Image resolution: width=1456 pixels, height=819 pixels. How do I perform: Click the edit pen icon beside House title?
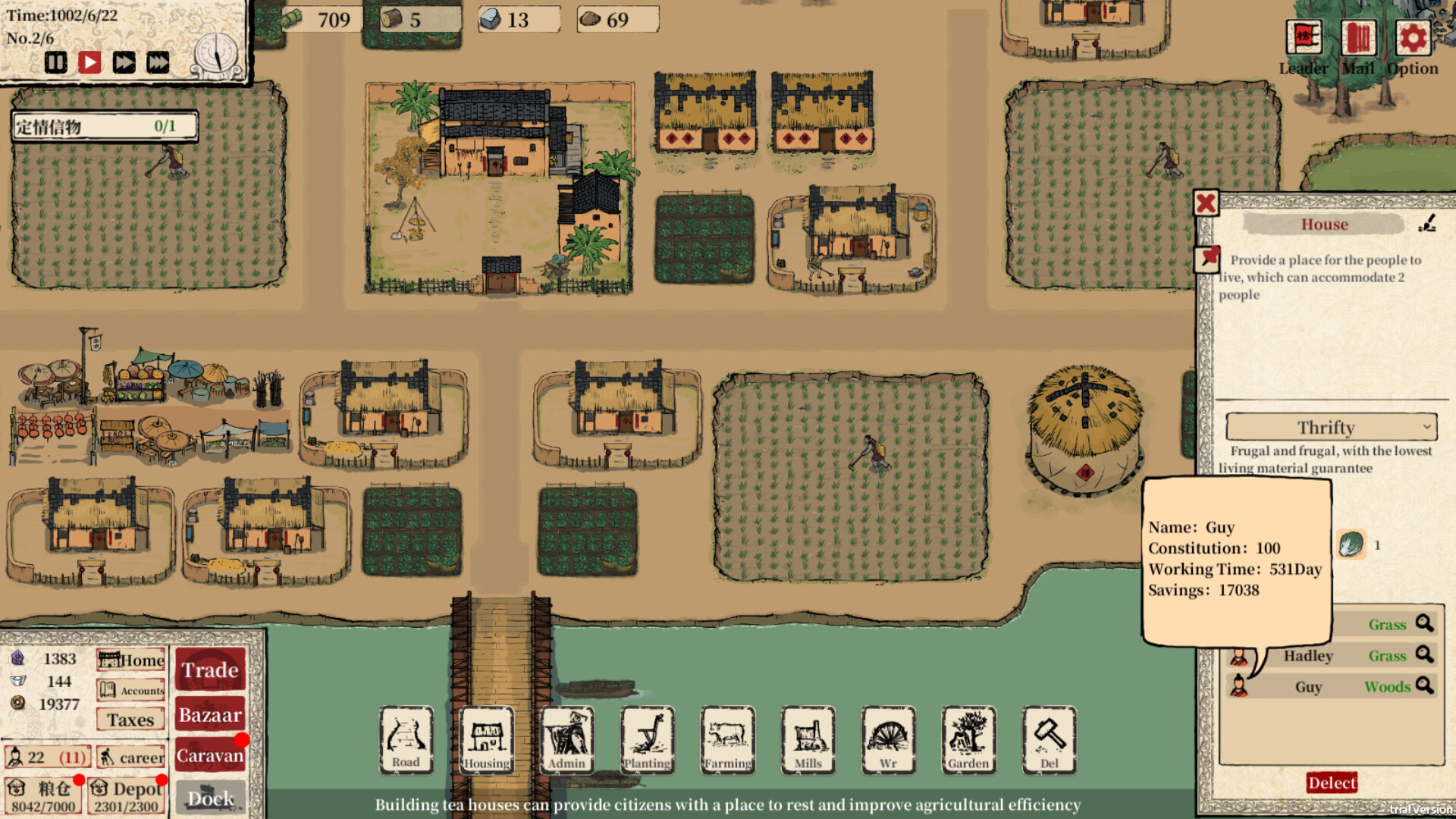pos(1423,223)
